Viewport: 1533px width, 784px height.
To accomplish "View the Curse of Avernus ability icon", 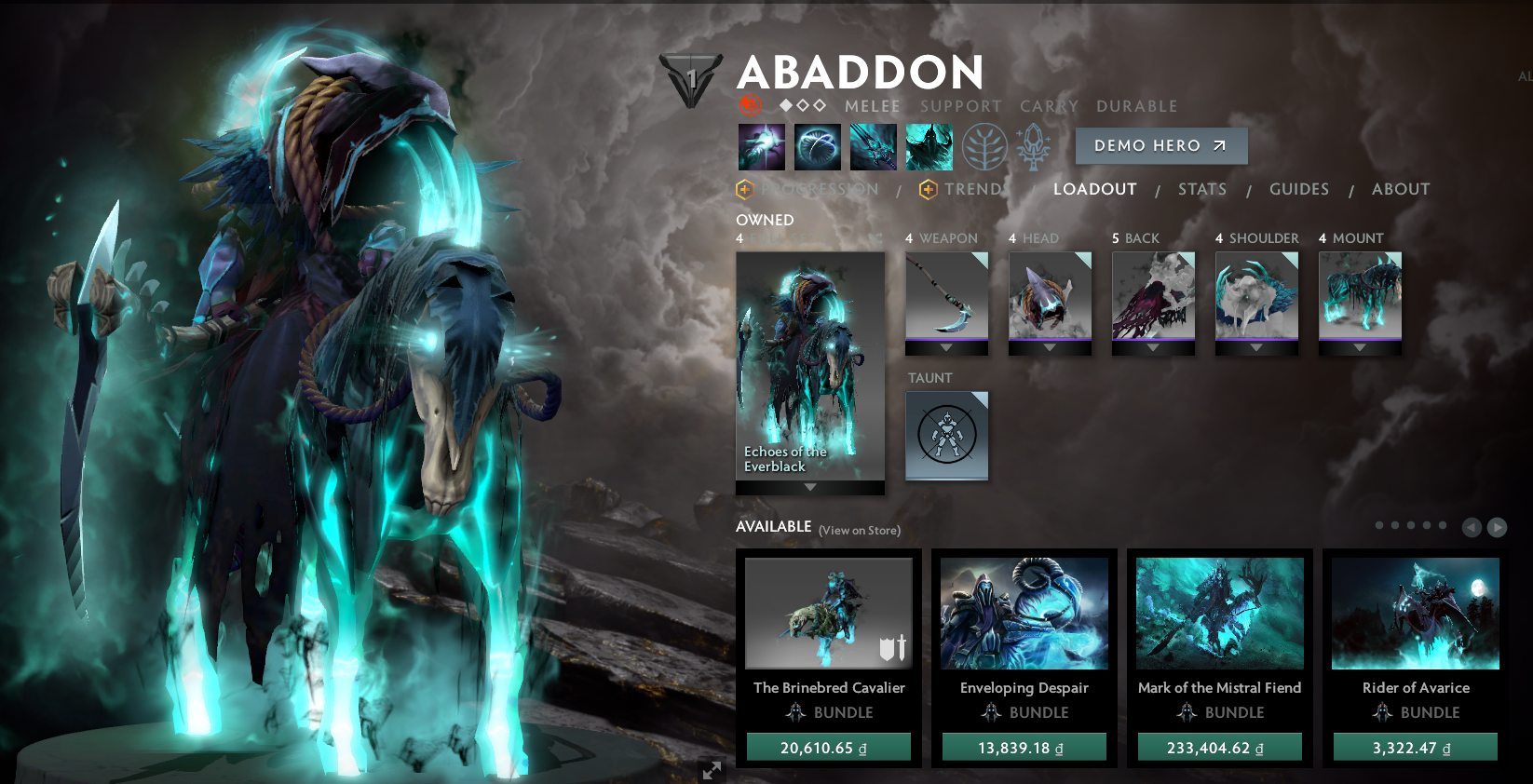I will point(873,146).
